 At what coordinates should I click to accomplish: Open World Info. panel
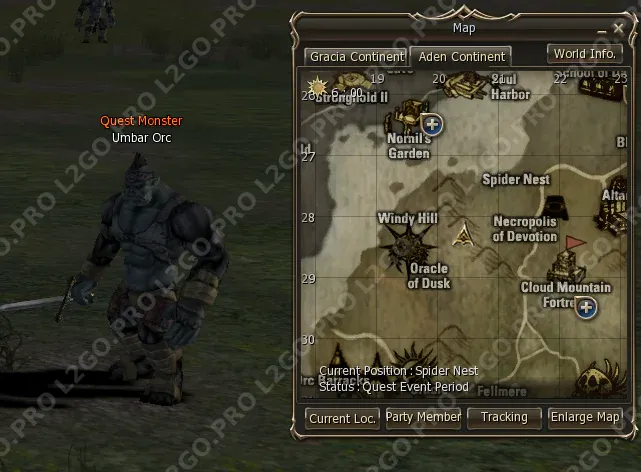[x=584, y=54]
